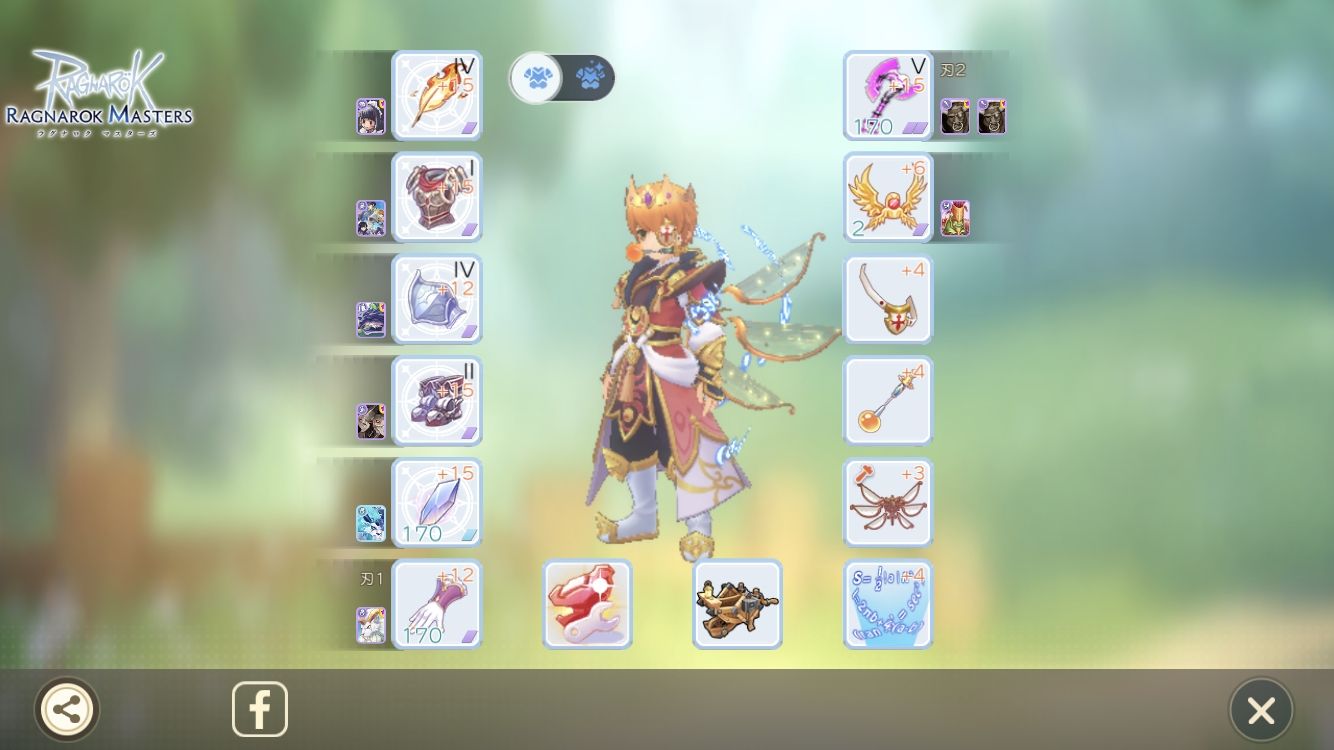
Task: Share the character via the share button
Action: [x=67, y=710]
